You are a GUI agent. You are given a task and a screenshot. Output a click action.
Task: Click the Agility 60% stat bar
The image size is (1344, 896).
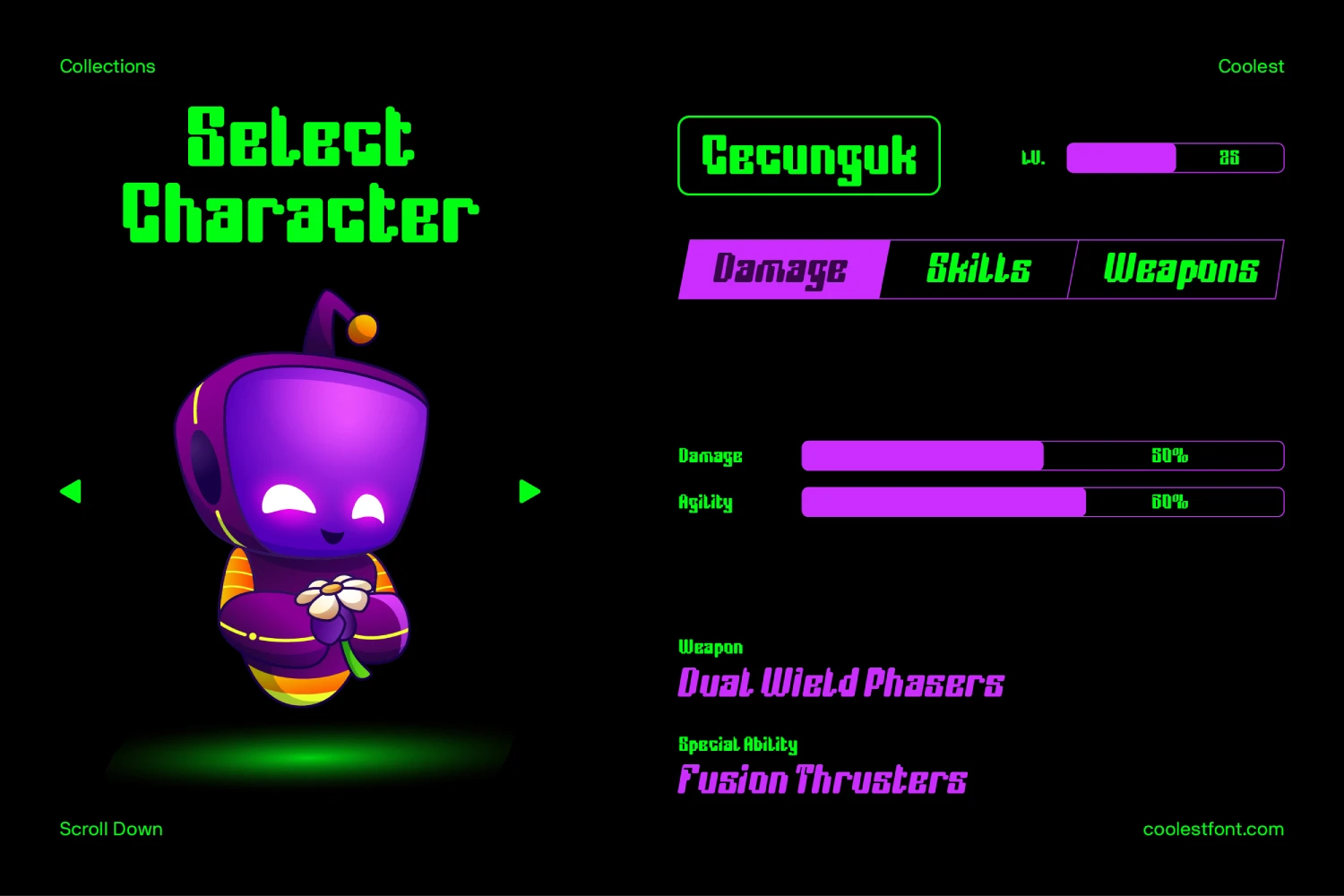pyautogui.click(x=1042, y=503)
